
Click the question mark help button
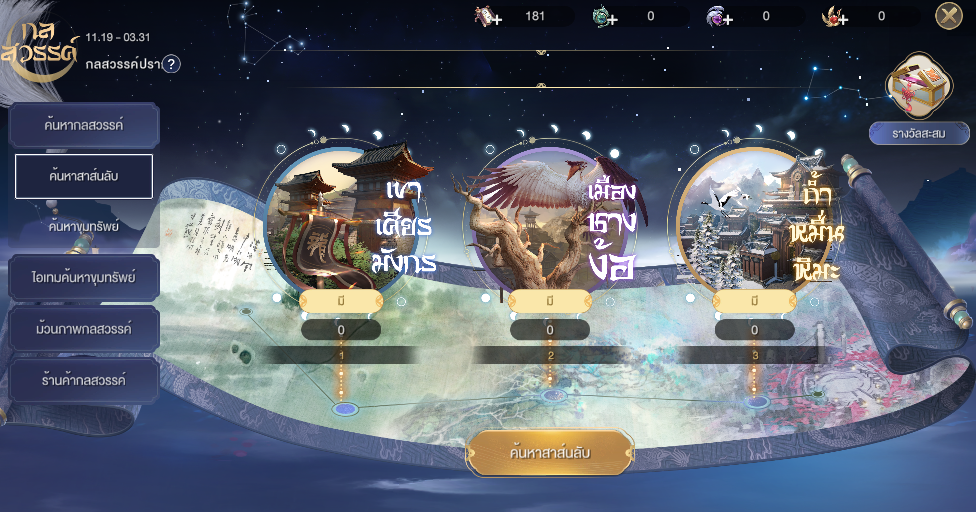click(x=172, y=64)
